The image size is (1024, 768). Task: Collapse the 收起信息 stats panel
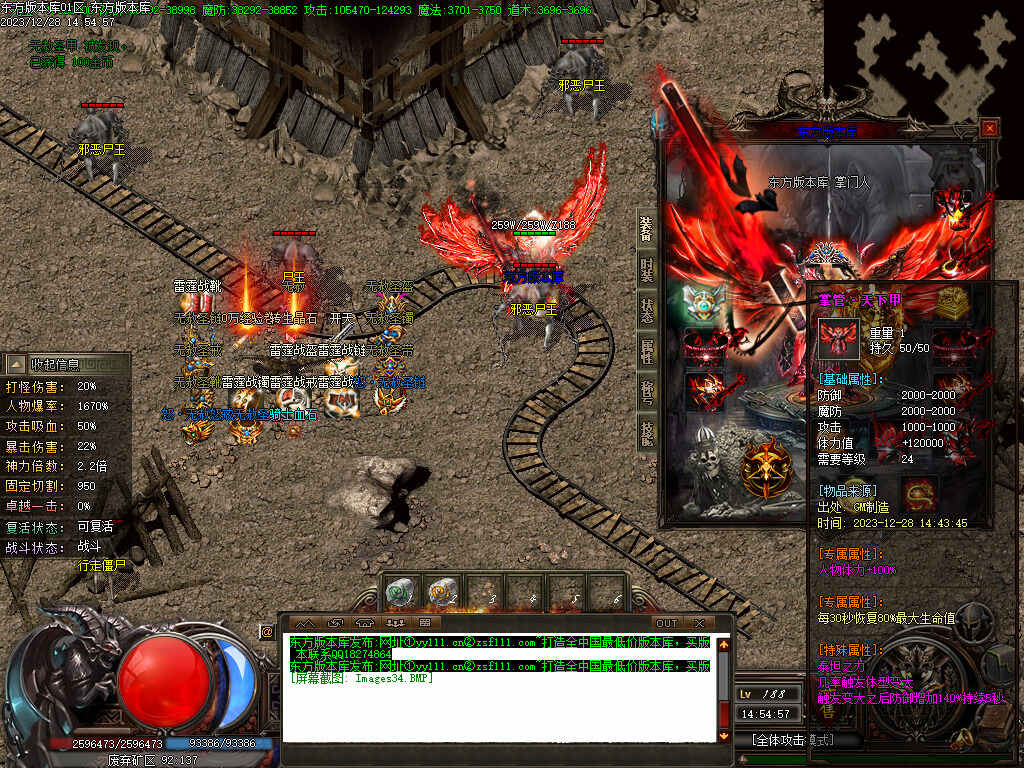click(66, 364)
